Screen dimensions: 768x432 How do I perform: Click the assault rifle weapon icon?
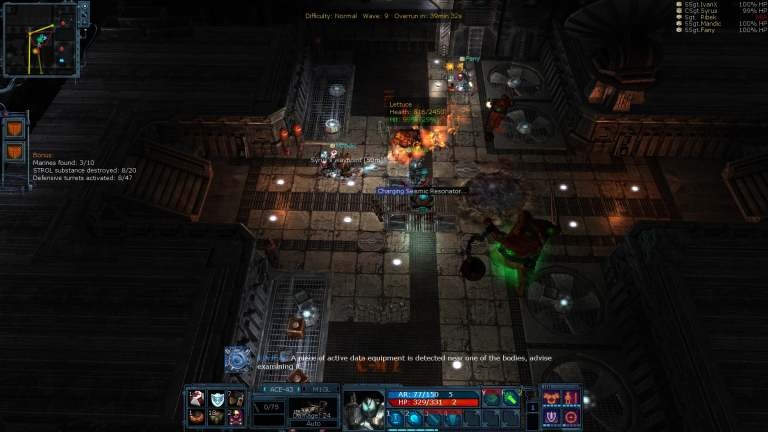click(x=312, y=410)
